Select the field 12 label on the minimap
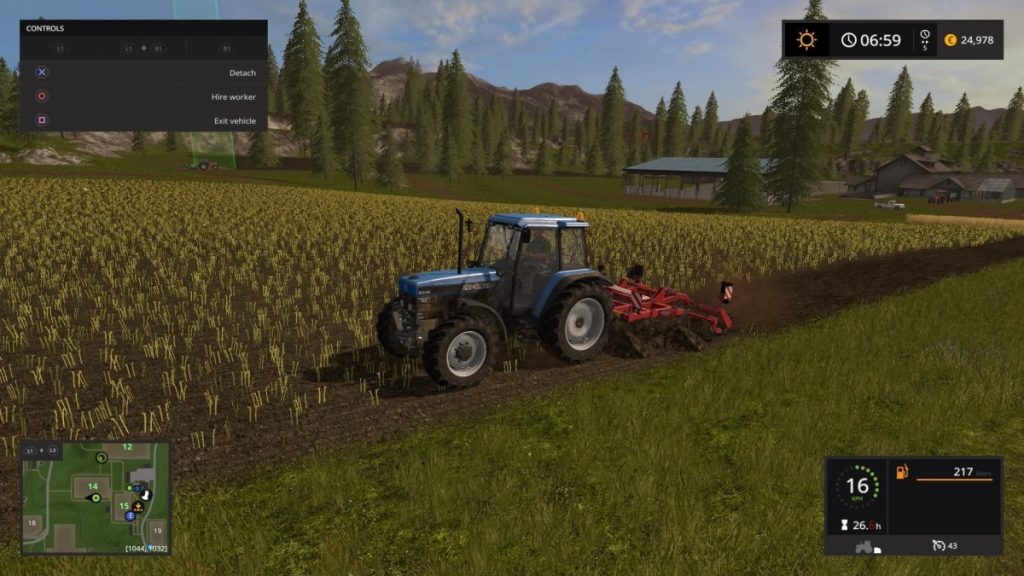This screenshot has height=576, width=1024. (127, 447)
